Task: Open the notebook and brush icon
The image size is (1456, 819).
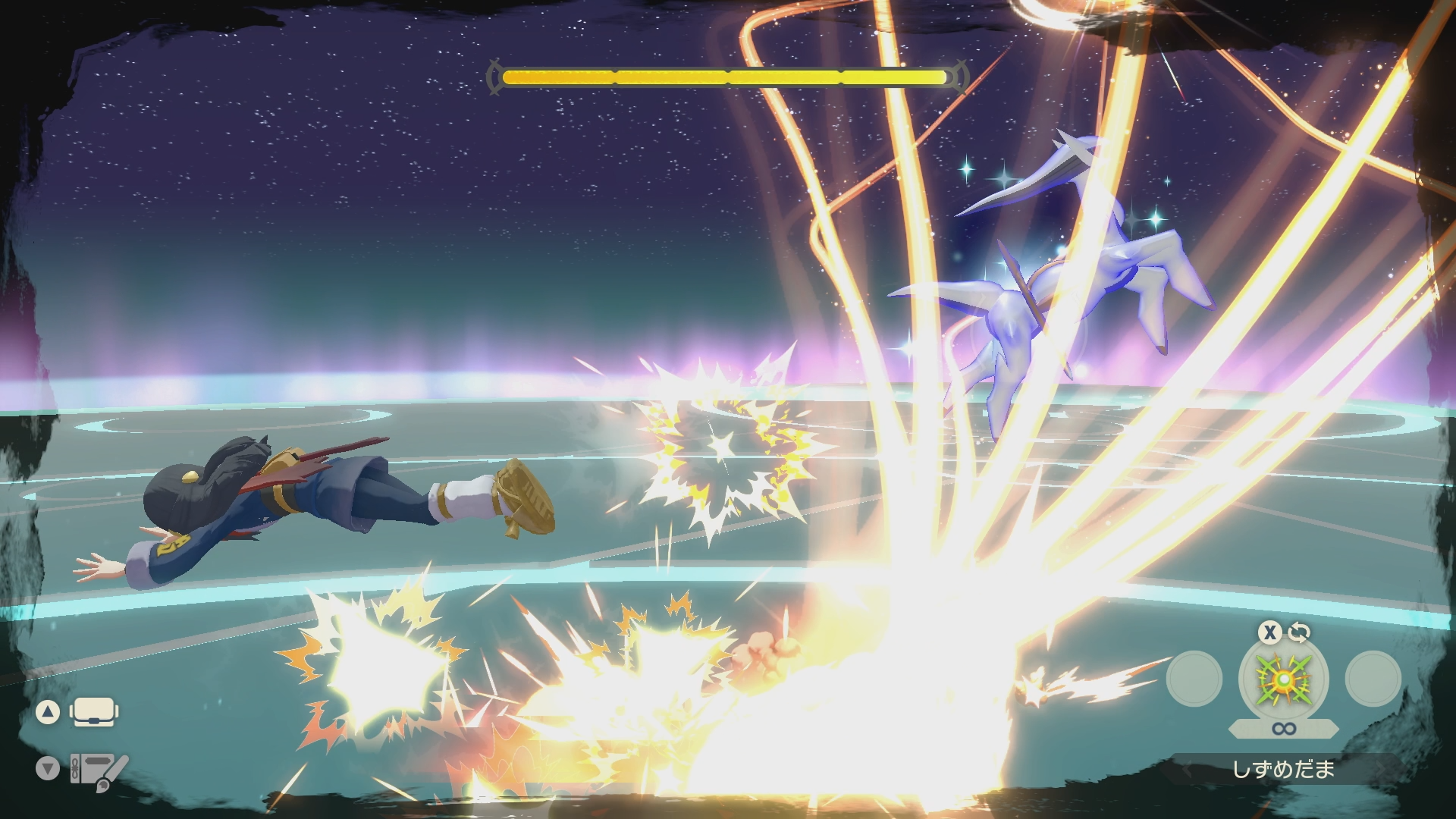Action: point(97,771)
